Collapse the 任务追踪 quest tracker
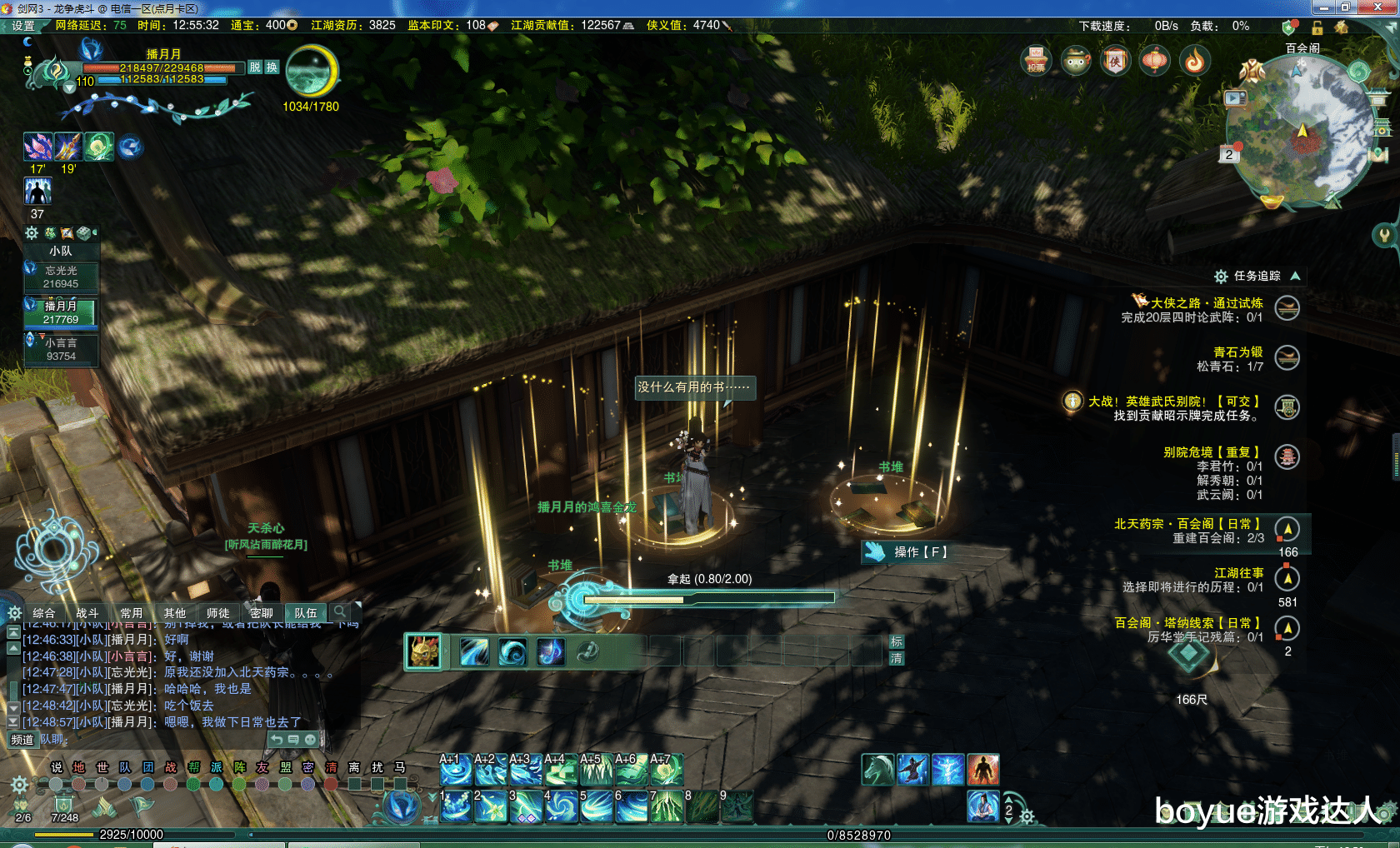The height and width of the screenshot is (848, 1400). click(x=1295, y=276)
